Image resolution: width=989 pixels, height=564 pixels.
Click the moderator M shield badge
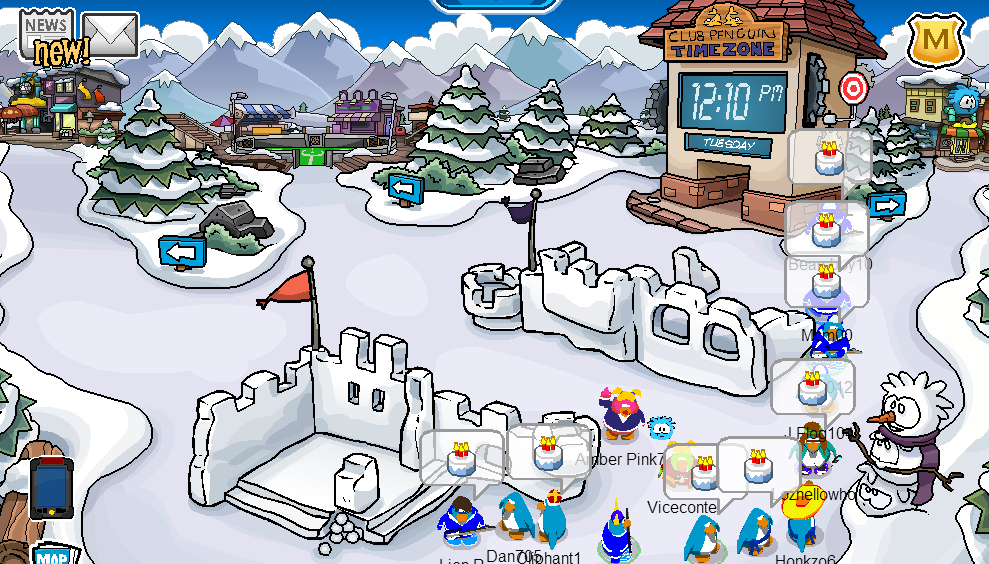[x=935, y=41]
